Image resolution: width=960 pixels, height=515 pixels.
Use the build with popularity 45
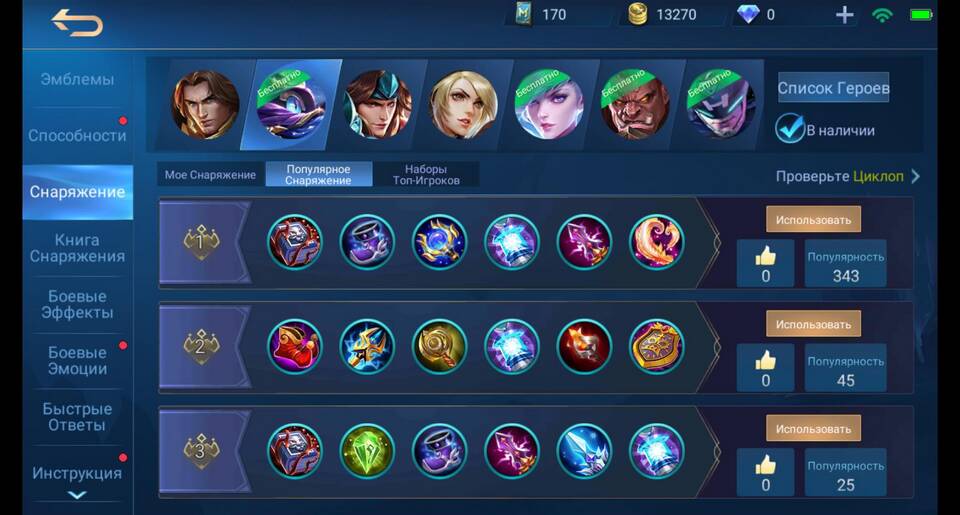(x=813, y=324)
